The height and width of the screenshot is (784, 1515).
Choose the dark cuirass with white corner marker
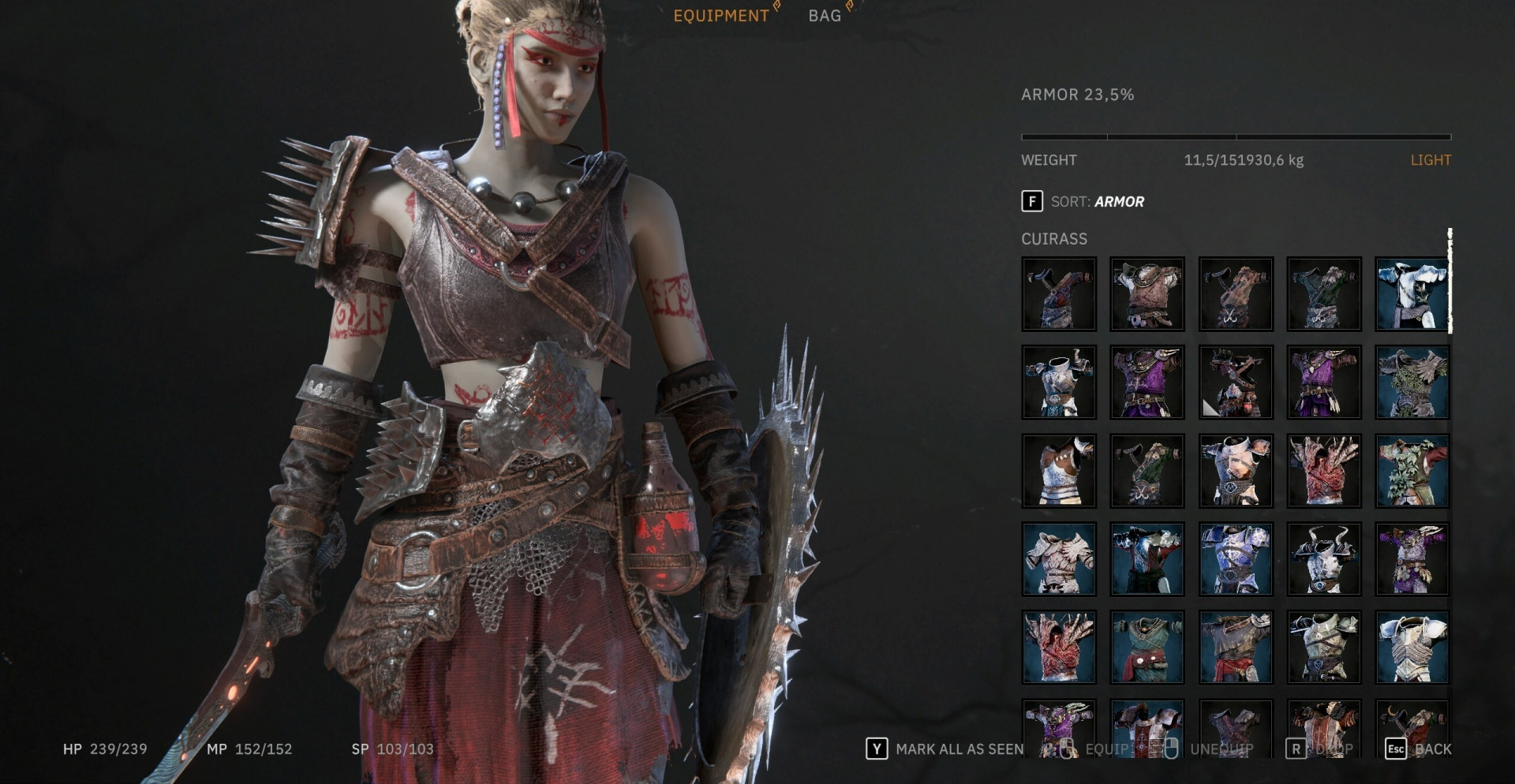click(1236, 383)
